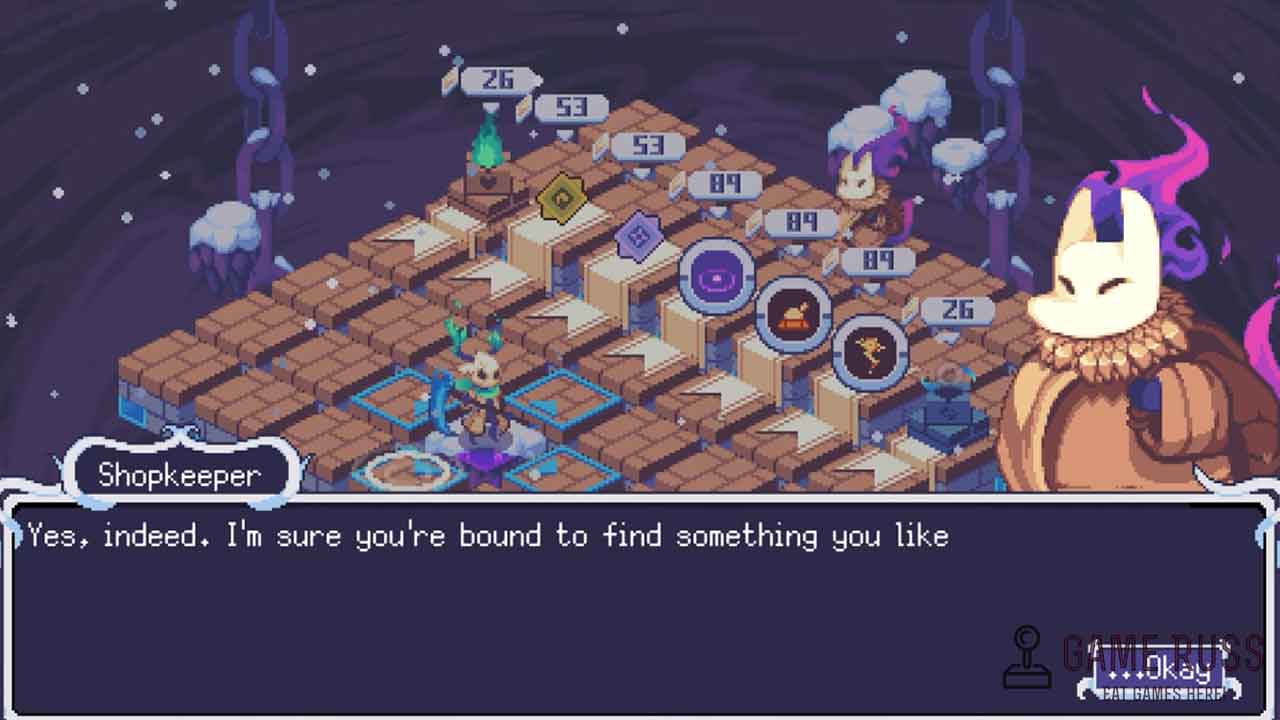1280x720 pixels.
Task: Pick the purple ring relic icon
Action: point(717,276)
